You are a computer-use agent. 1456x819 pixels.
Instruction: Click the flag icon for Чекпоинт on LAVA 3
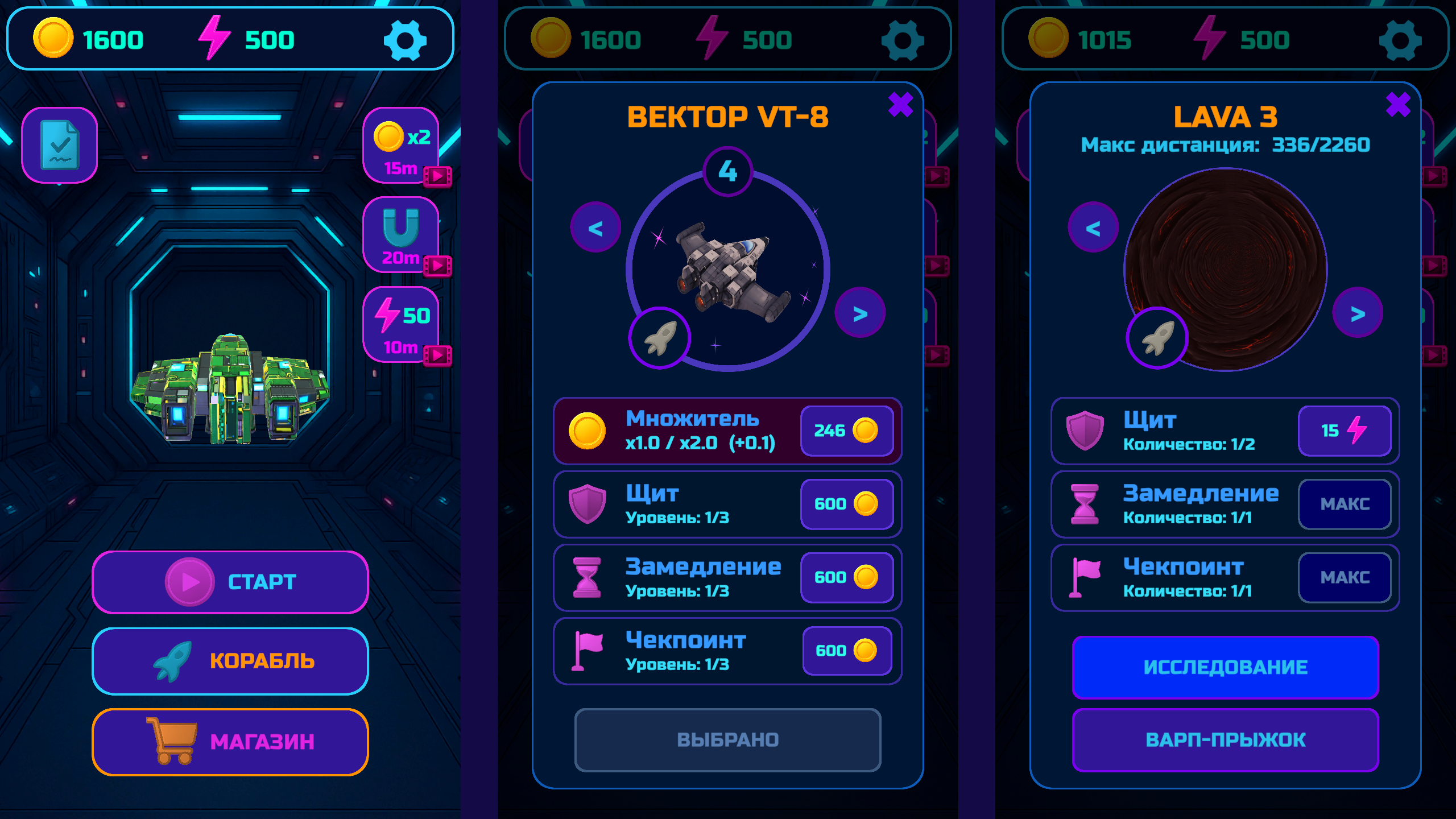point(1085,576)
